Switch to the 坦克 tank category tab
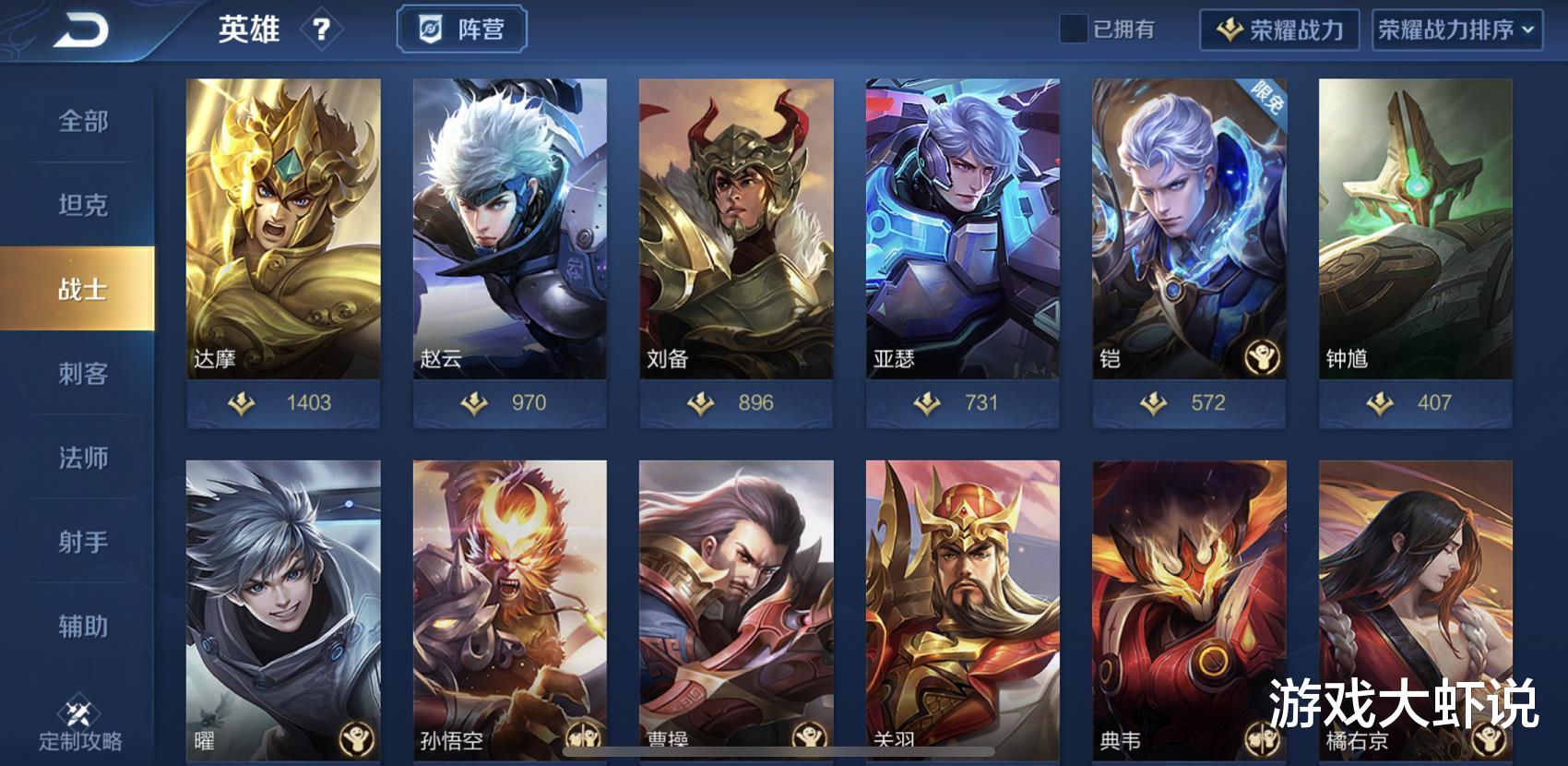 tap(83, 205)
